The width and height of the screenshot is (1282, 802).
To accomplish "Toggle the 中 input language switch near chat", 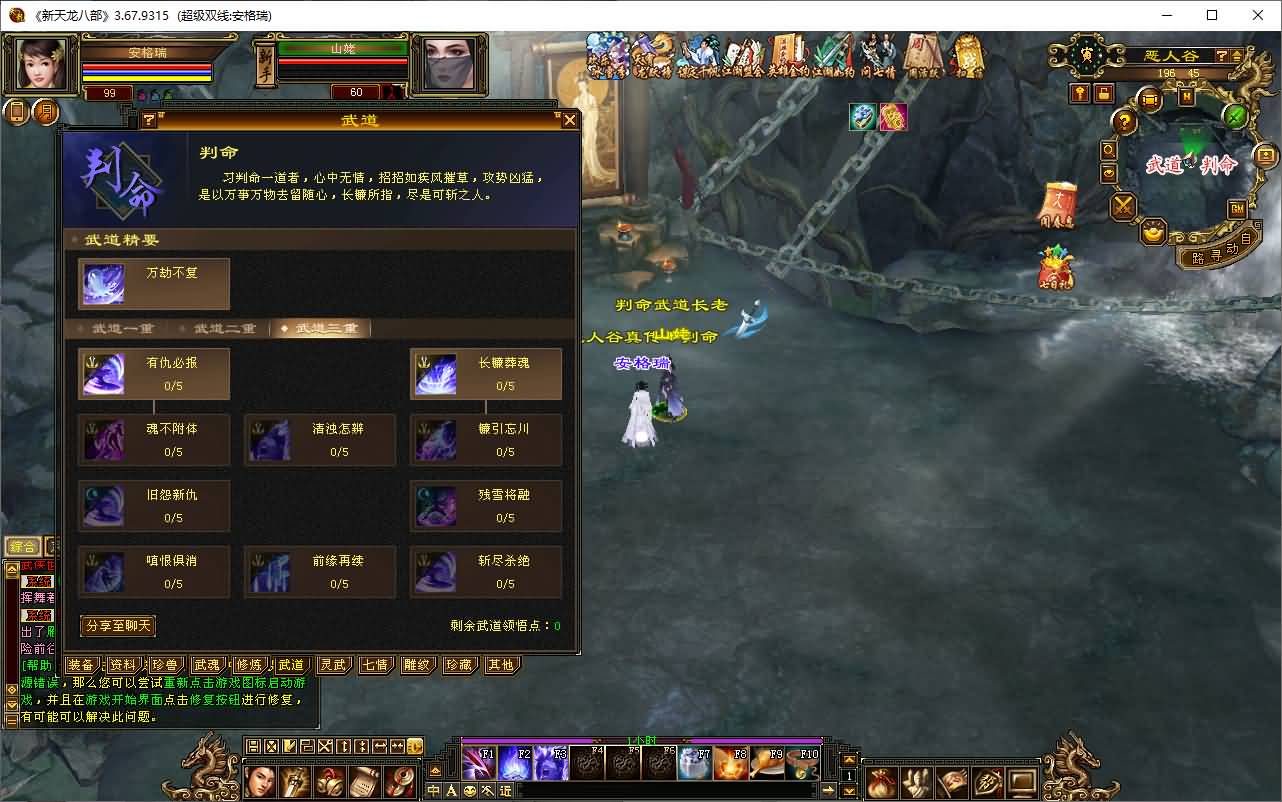I will click(433, 790).
